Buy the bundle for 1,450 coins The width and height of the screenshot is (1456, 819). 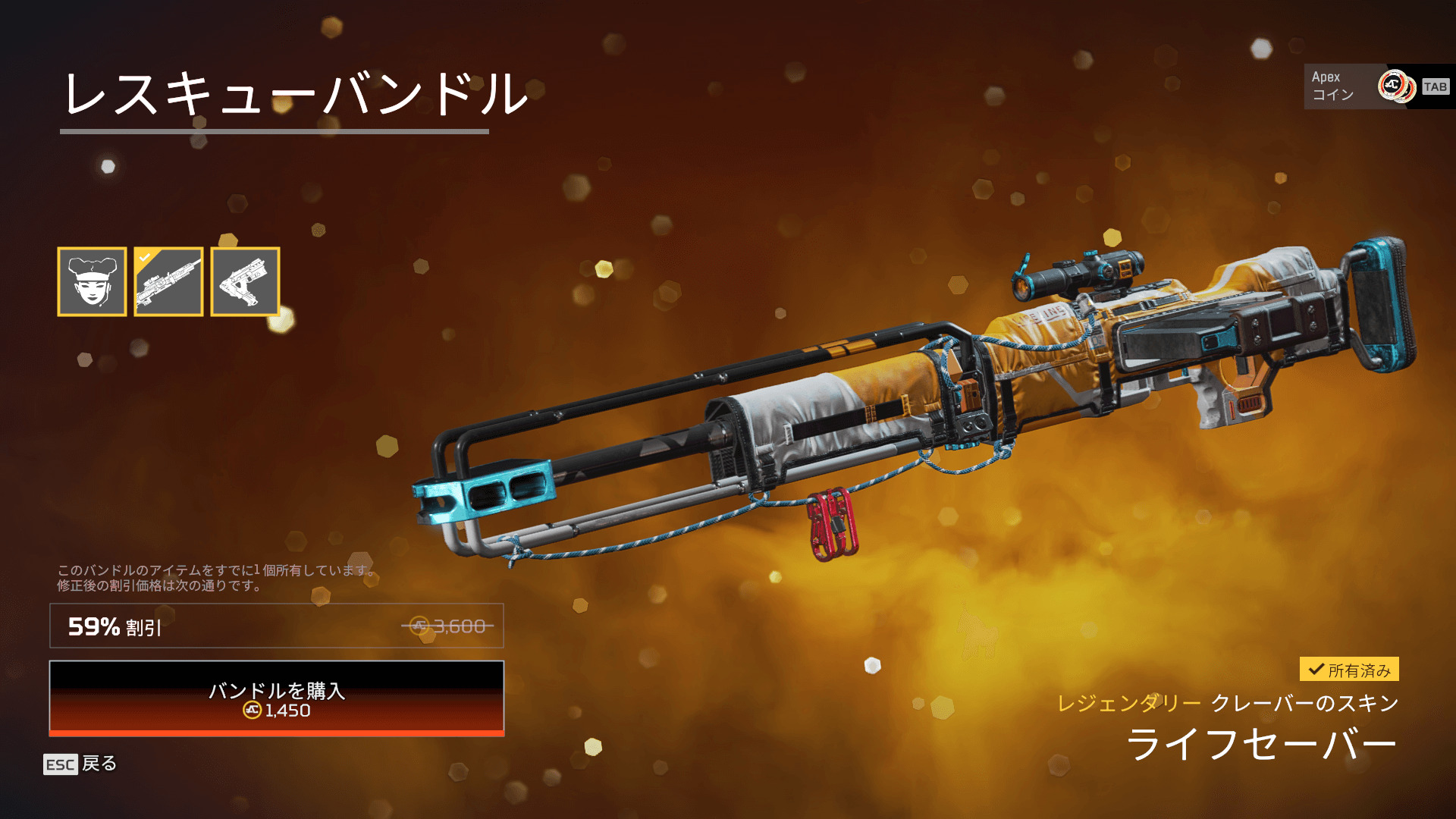pyautogui.click(x=277, y=698)
